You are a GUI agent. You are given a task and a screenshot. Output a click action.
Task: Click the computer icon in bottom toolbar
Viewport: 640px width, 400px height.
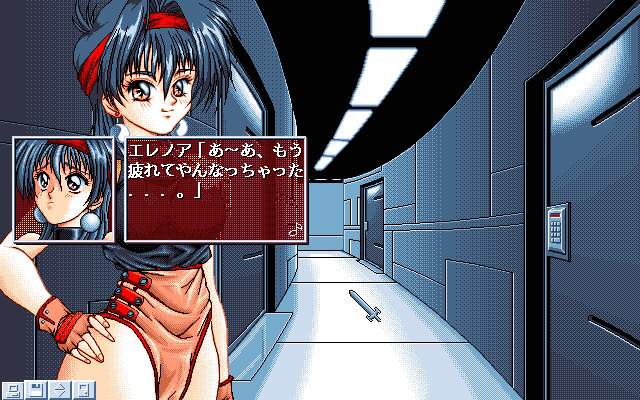click(x=14, y=389)
